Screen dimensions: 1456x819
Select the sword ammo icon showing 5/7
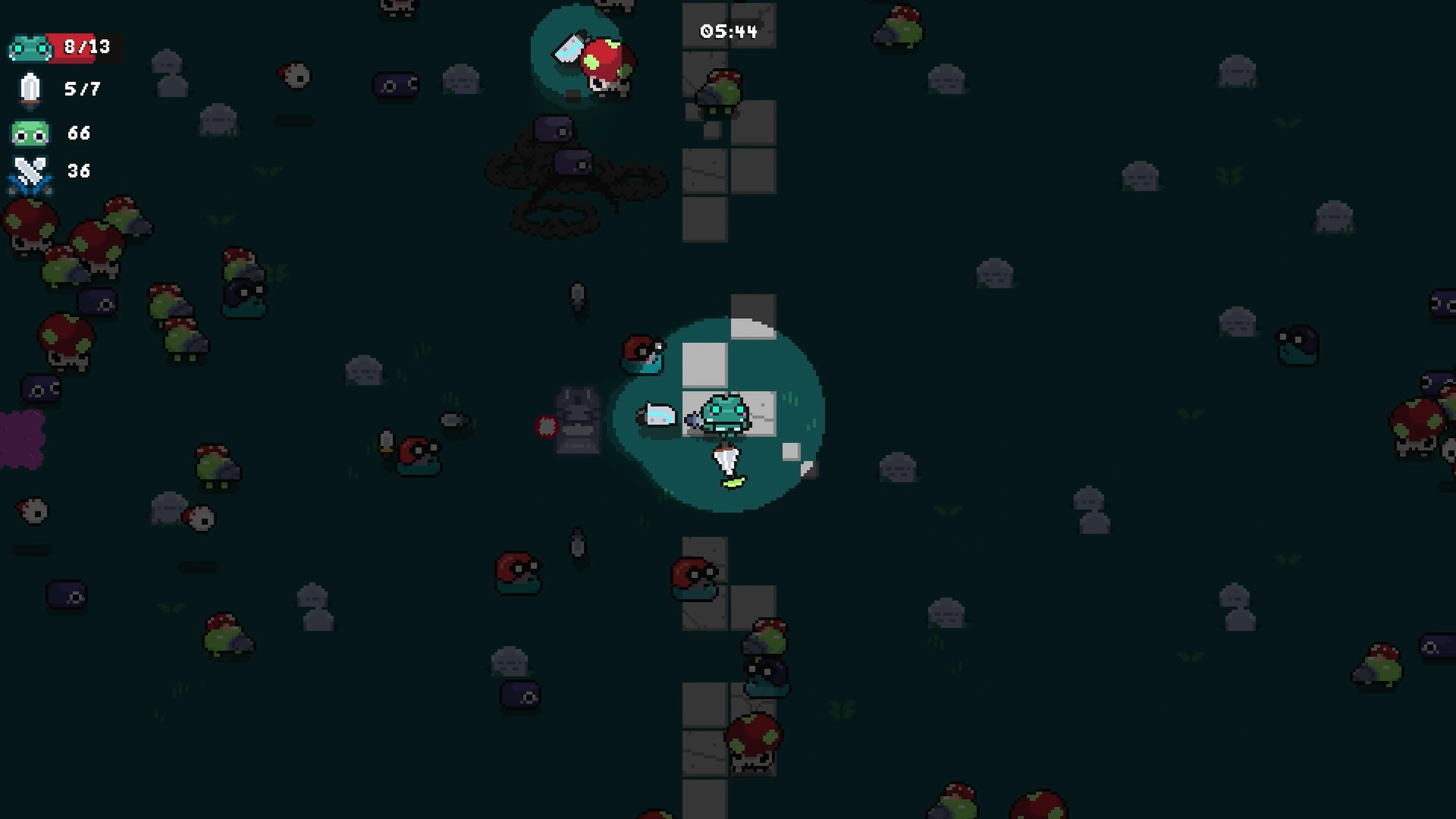[30, 89]
